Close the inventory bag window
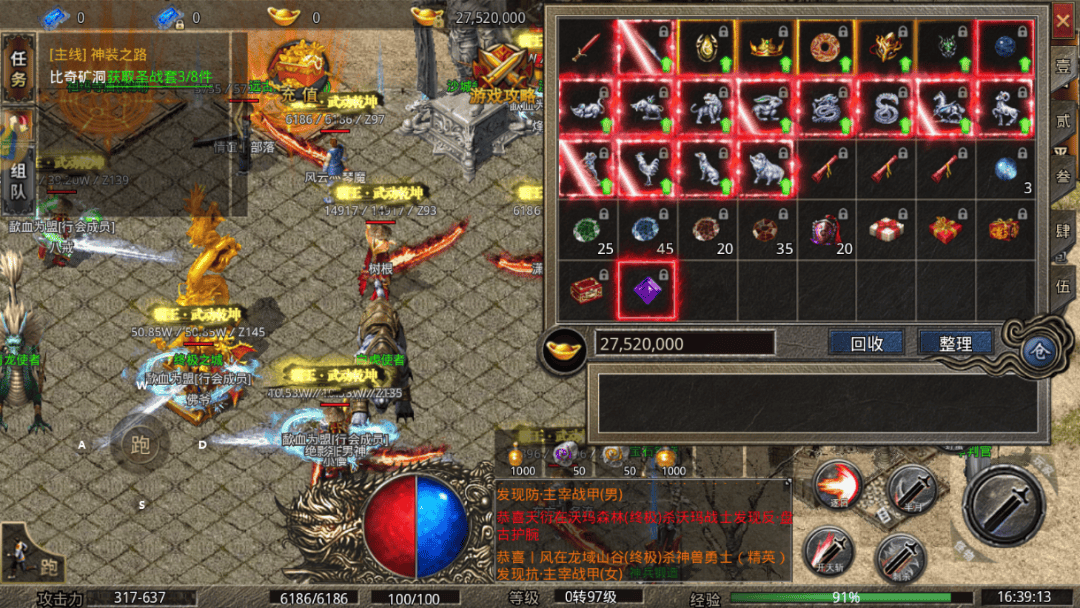This screenshot has width=1080, height=608. [x=1062, y=18]
